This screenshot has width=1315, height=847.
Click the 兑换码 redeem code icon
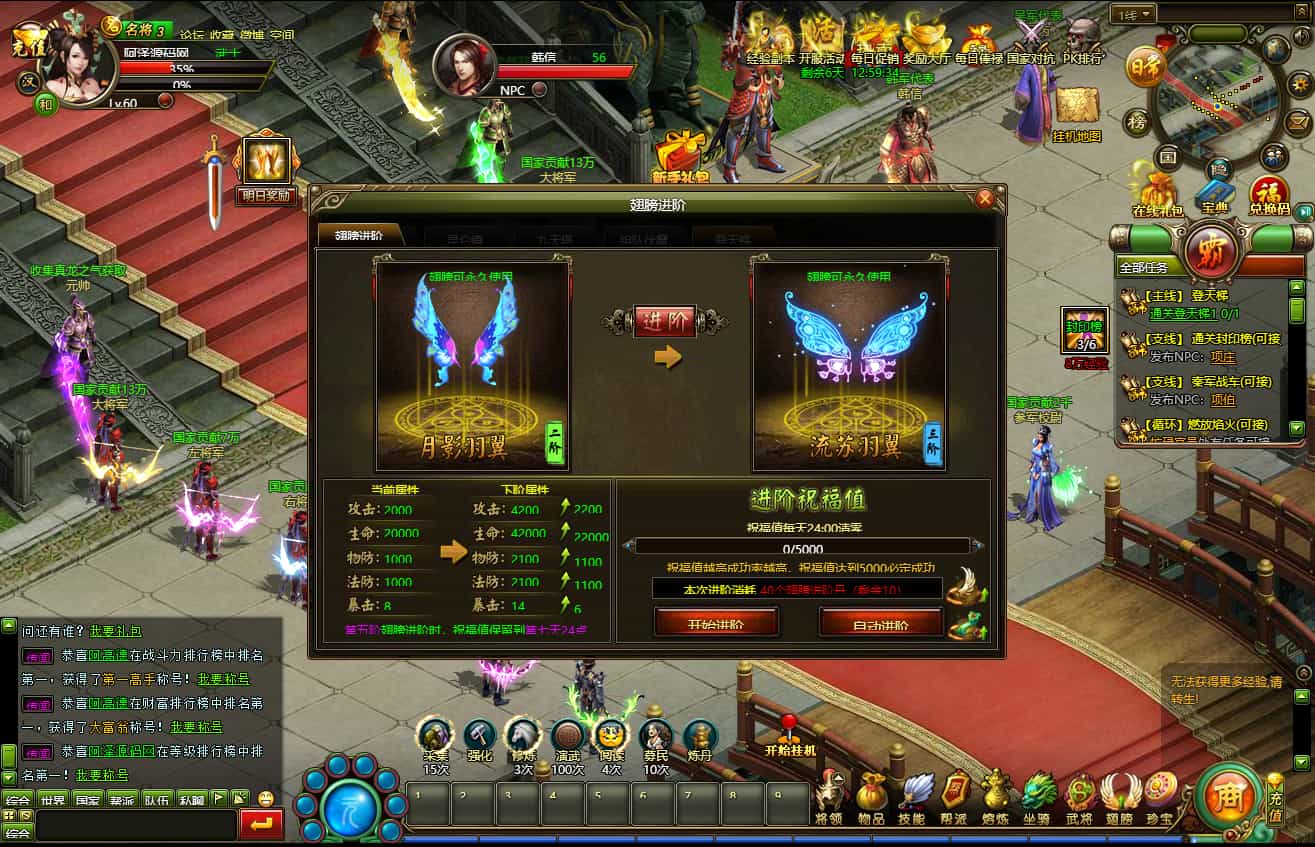pyautogui.click(x=1268, y=194)
